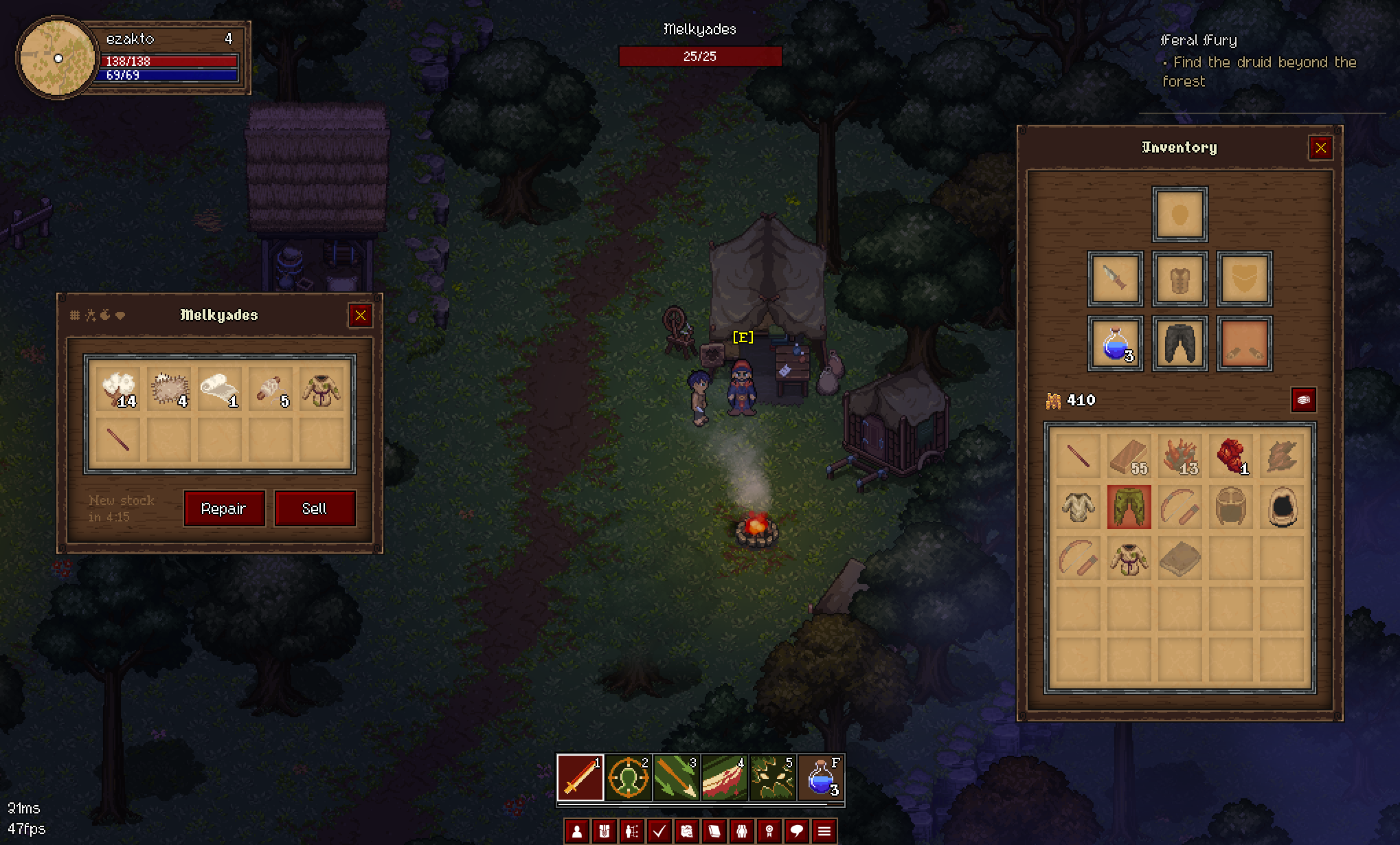The height and width of the screenshot is (845, 1400).
Task: Select the red gloves in inventory
Action: (1230, 456)
